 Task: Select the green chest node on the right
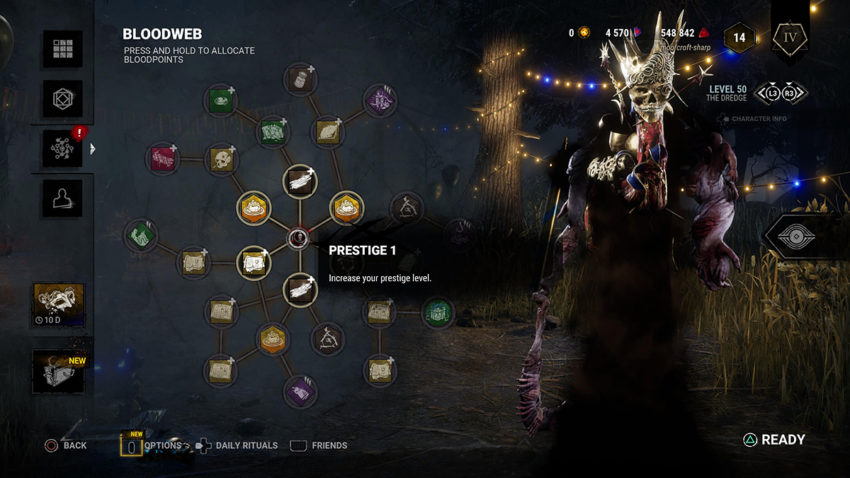point(436,313)
